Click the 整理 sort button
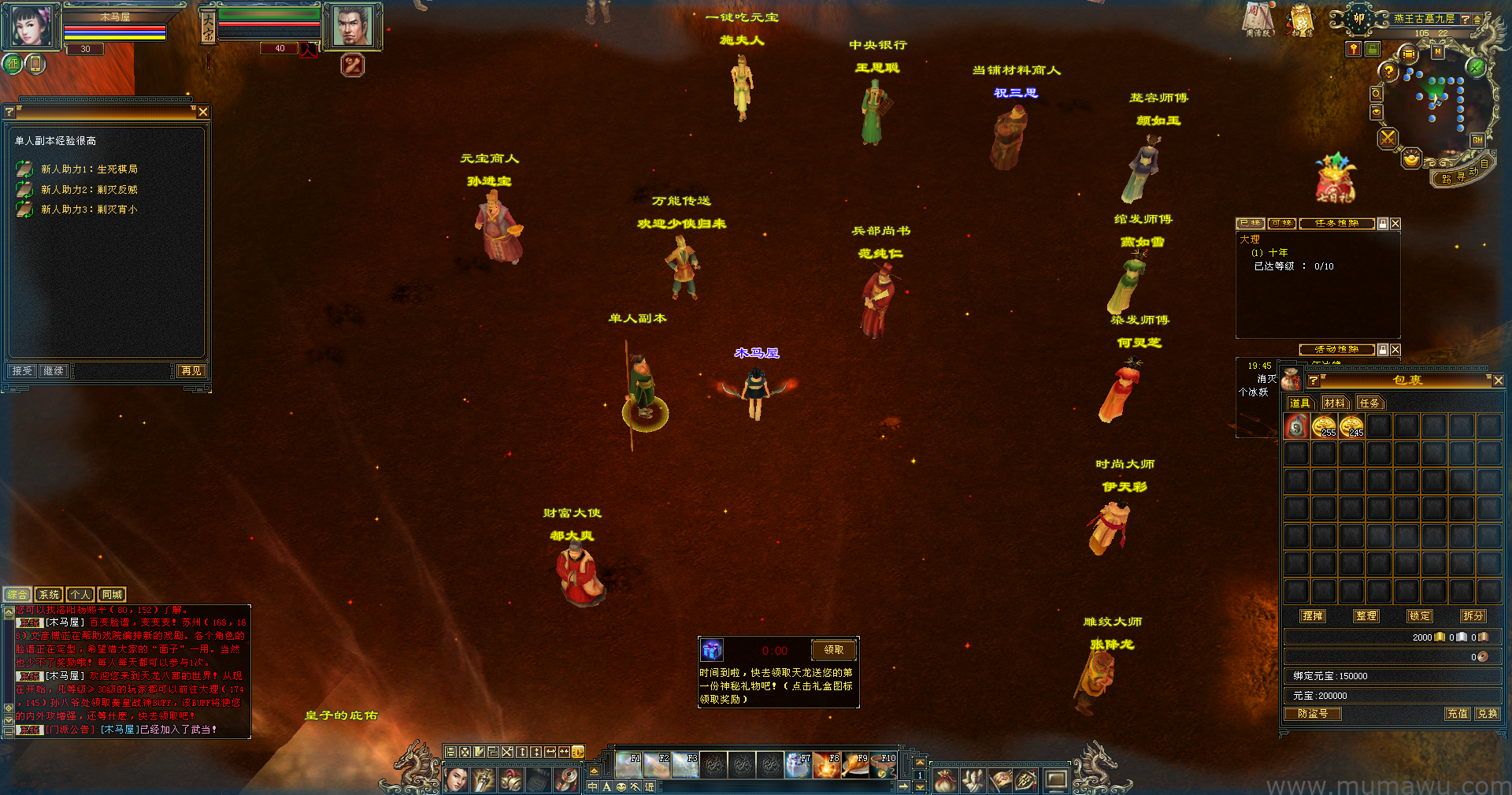Viewport: 1512px width, 795px height. (1366, 616)
